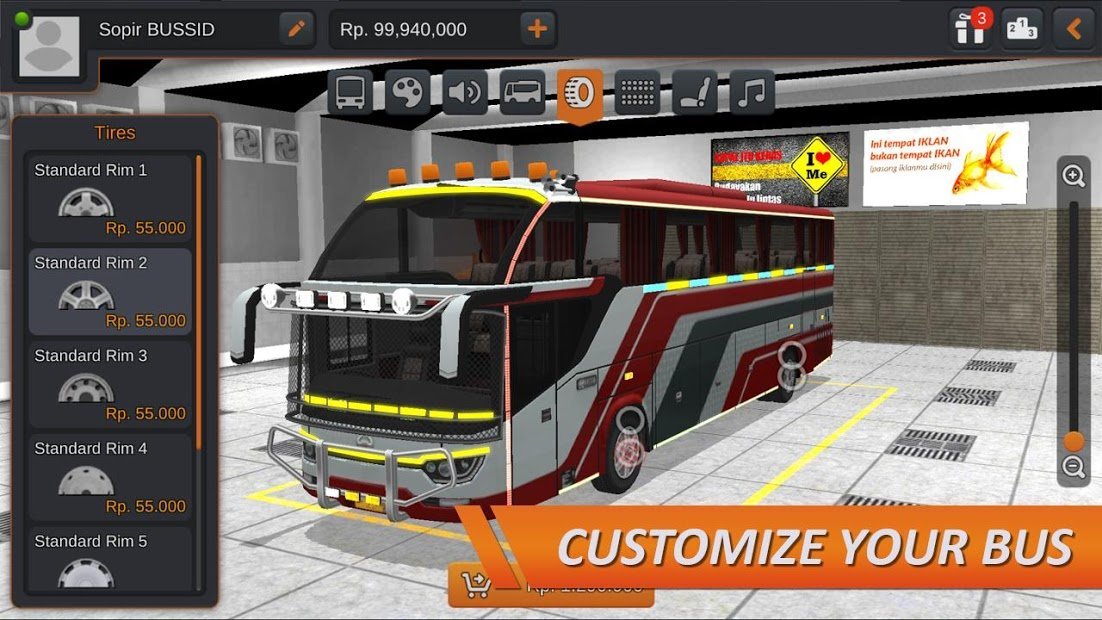This screenshot has height=620, width=1102.
Task: Open the music note tab
Action: [x=752, y=93]
